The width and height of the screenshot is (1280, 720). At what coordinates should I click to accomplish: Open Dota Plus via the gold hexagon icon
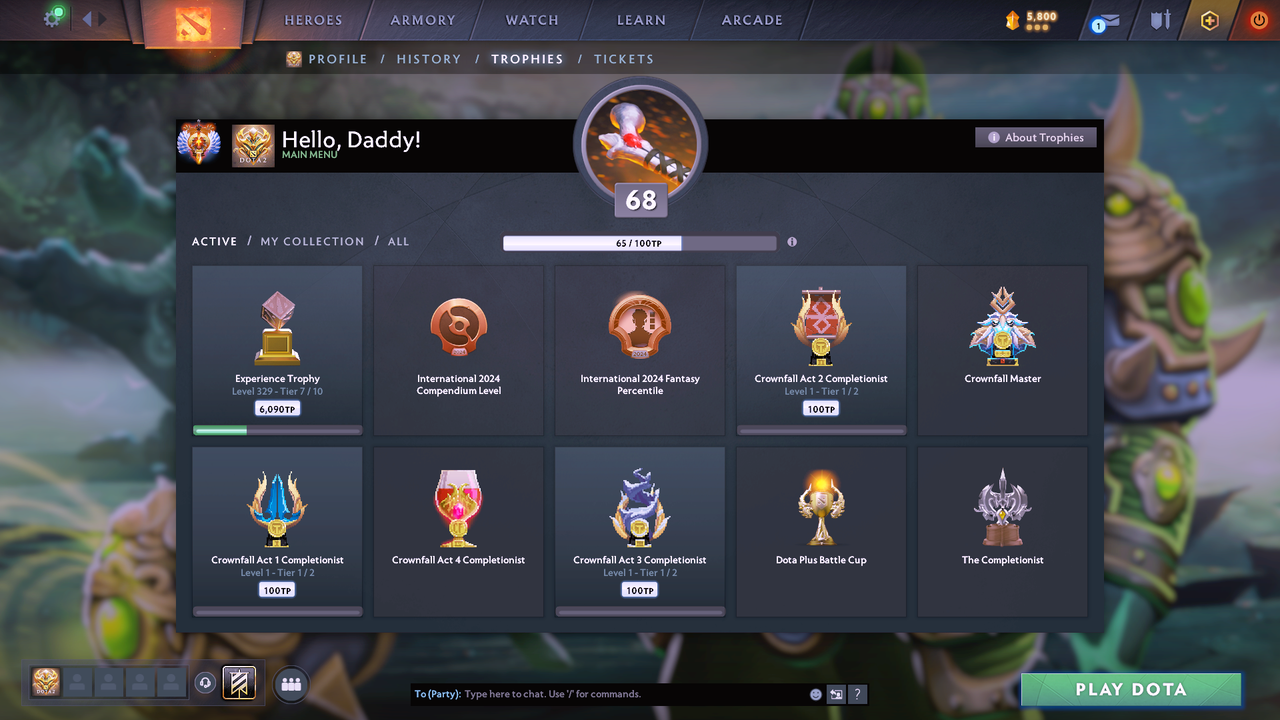(1209, 20)
